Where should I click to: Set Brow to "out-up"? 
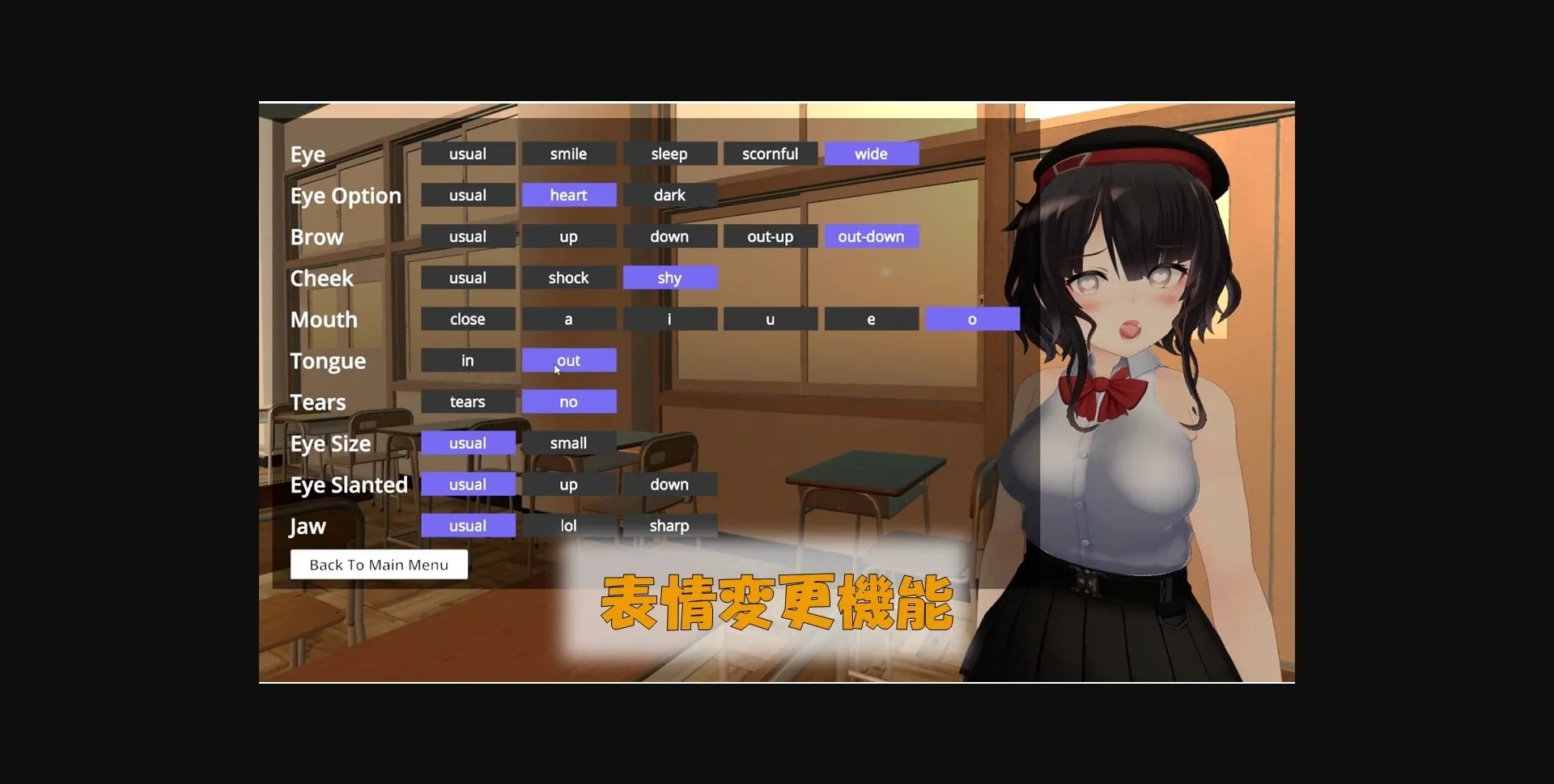point(770,236)
